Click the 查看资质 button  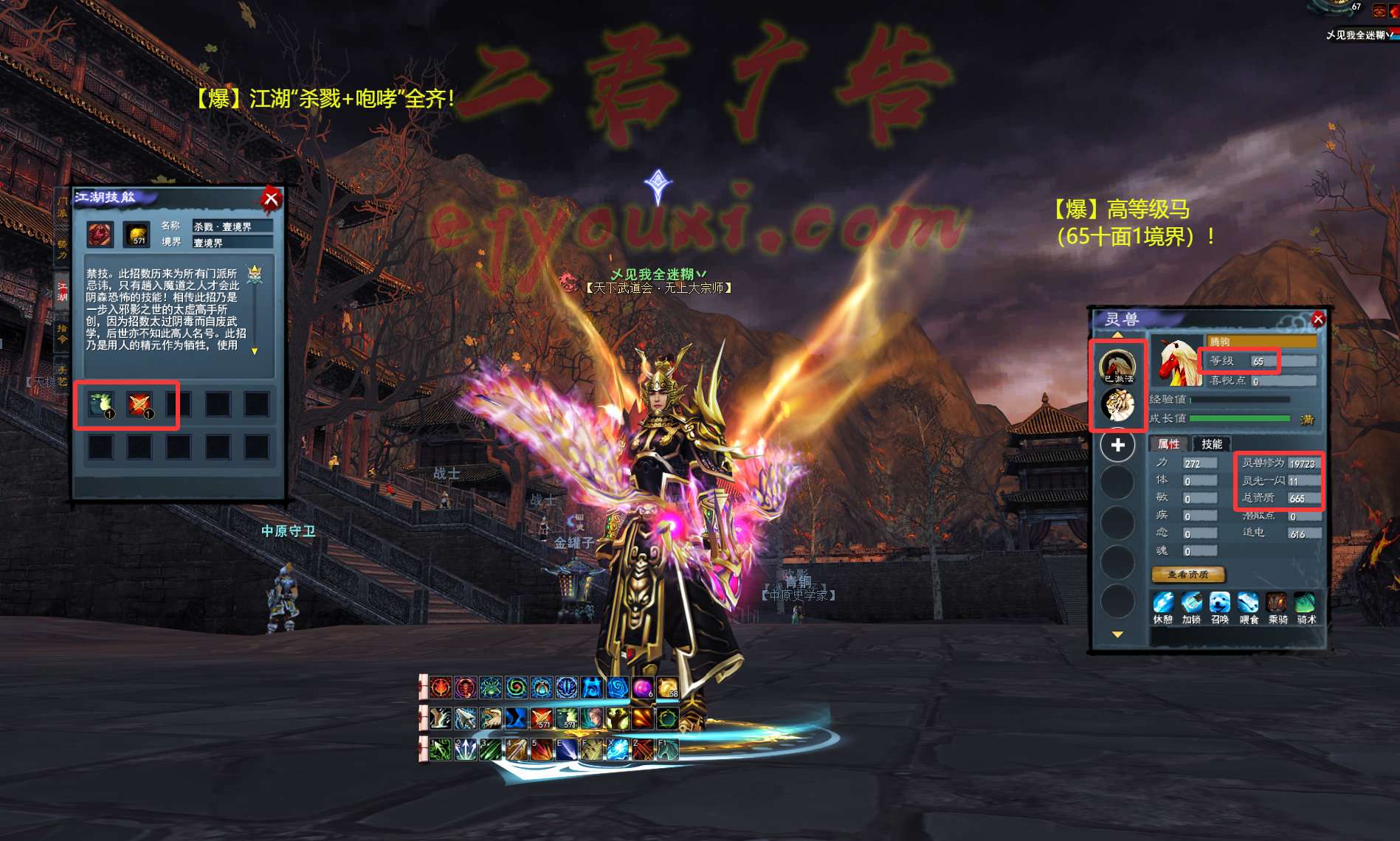coord(1187,575)
